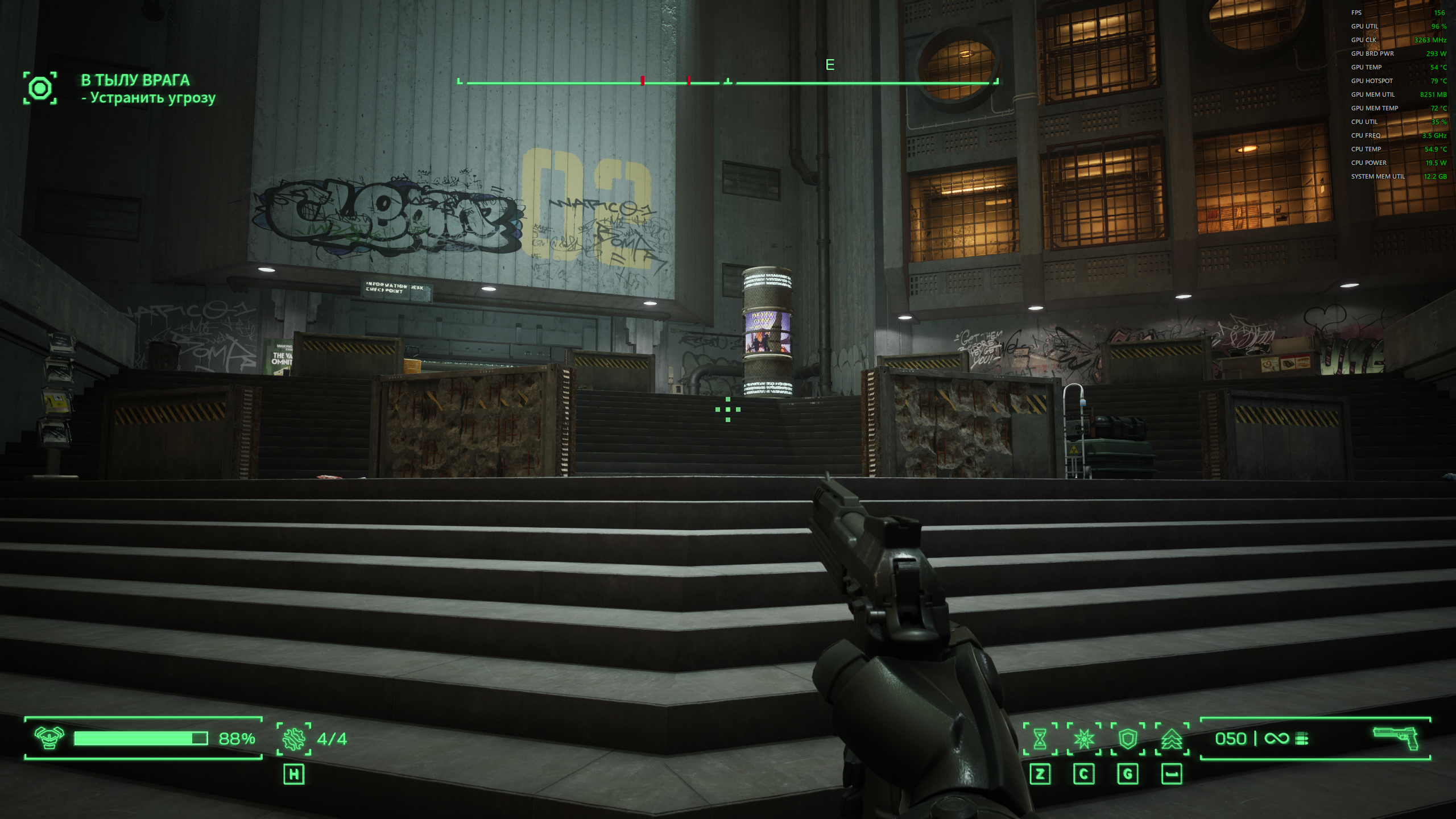Click the RoboCop helmet health icon
The width and height of the screenshot is (1456, 819).
49,738
